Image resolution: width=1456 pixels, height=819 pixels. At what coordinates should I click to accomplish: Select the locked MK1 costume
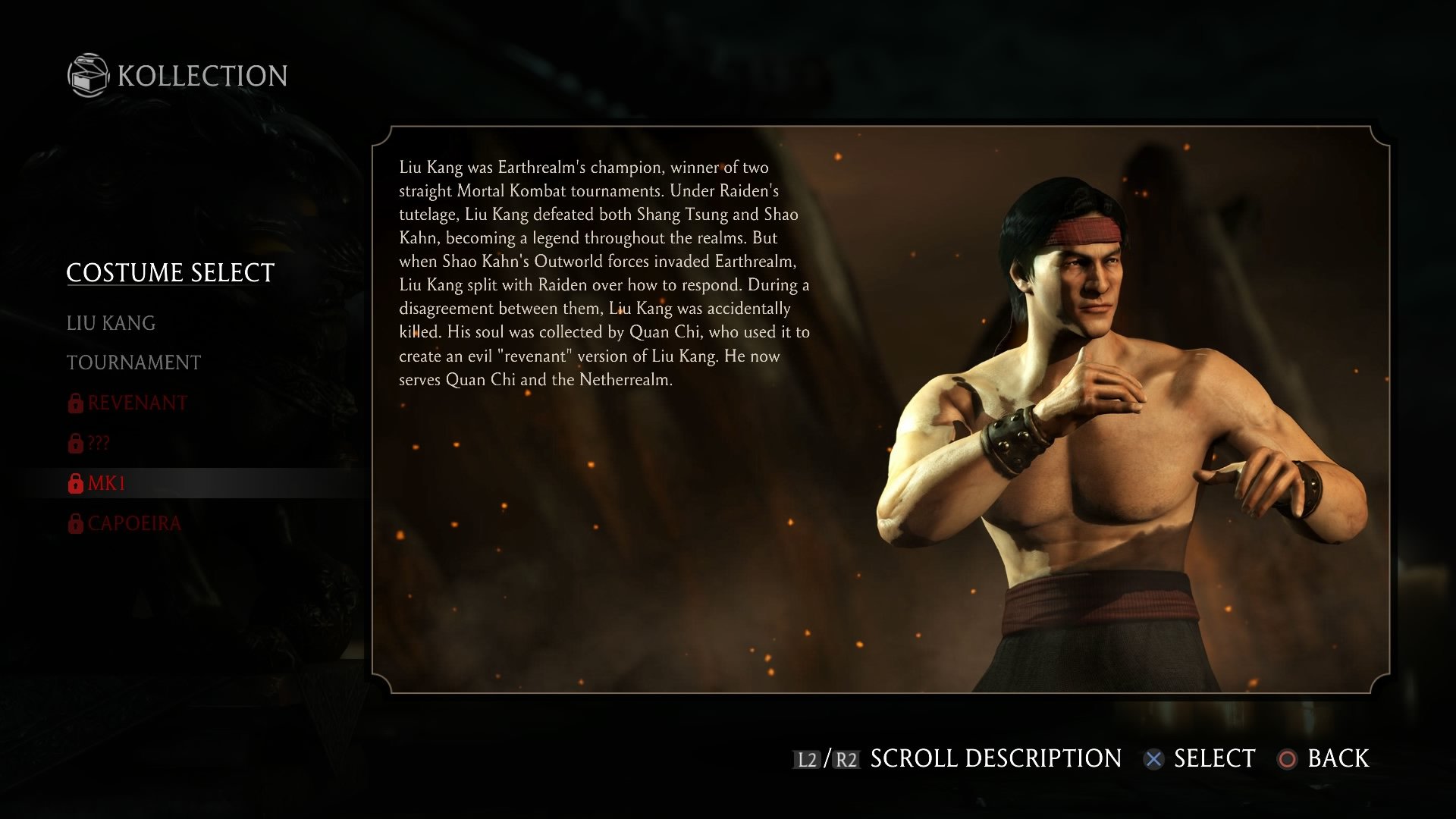tap(106, 483)
